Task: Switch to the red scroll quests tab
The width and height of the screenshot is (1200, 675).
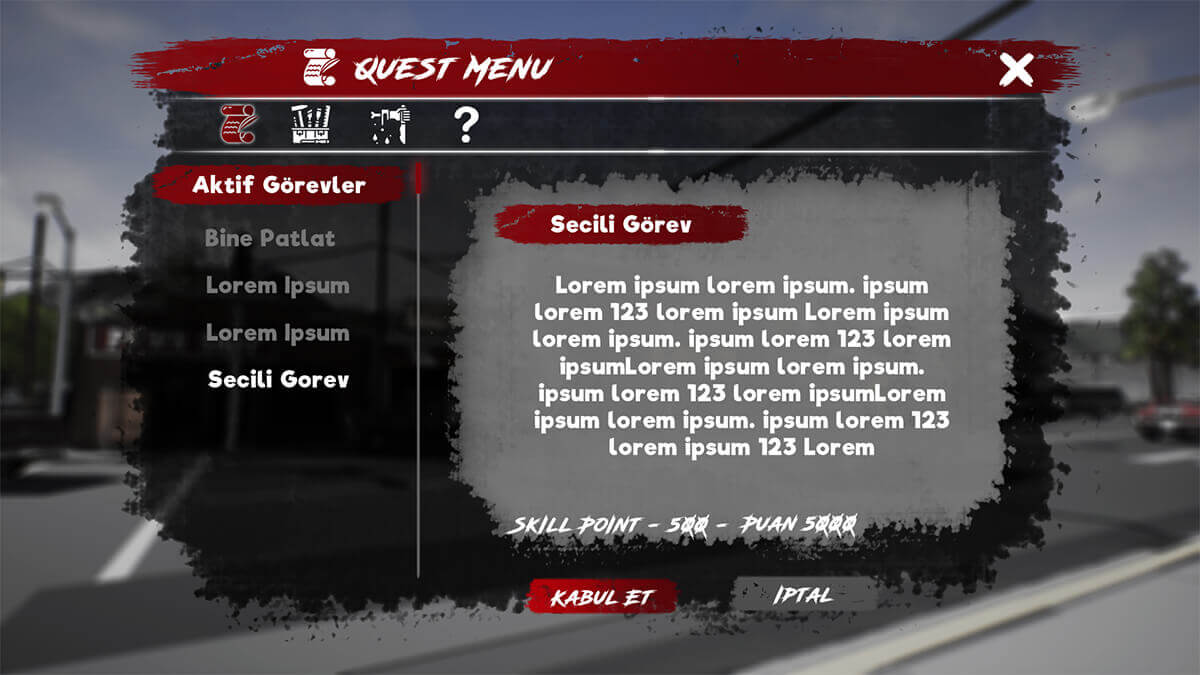Action: coord(238,124)
